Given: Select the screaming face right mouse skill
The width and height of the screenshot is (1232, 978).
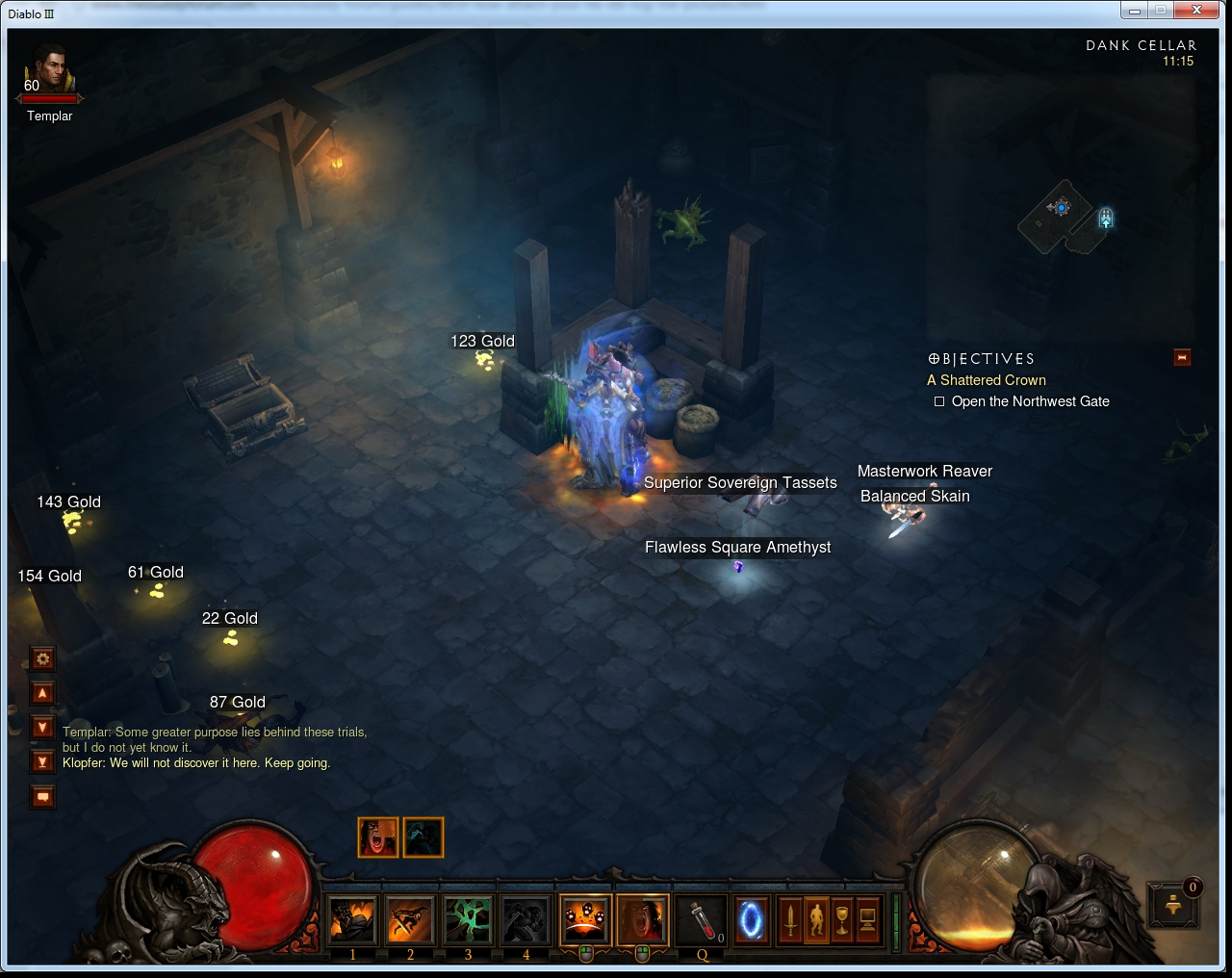Looking at the screenshot, I should point(642,920).
